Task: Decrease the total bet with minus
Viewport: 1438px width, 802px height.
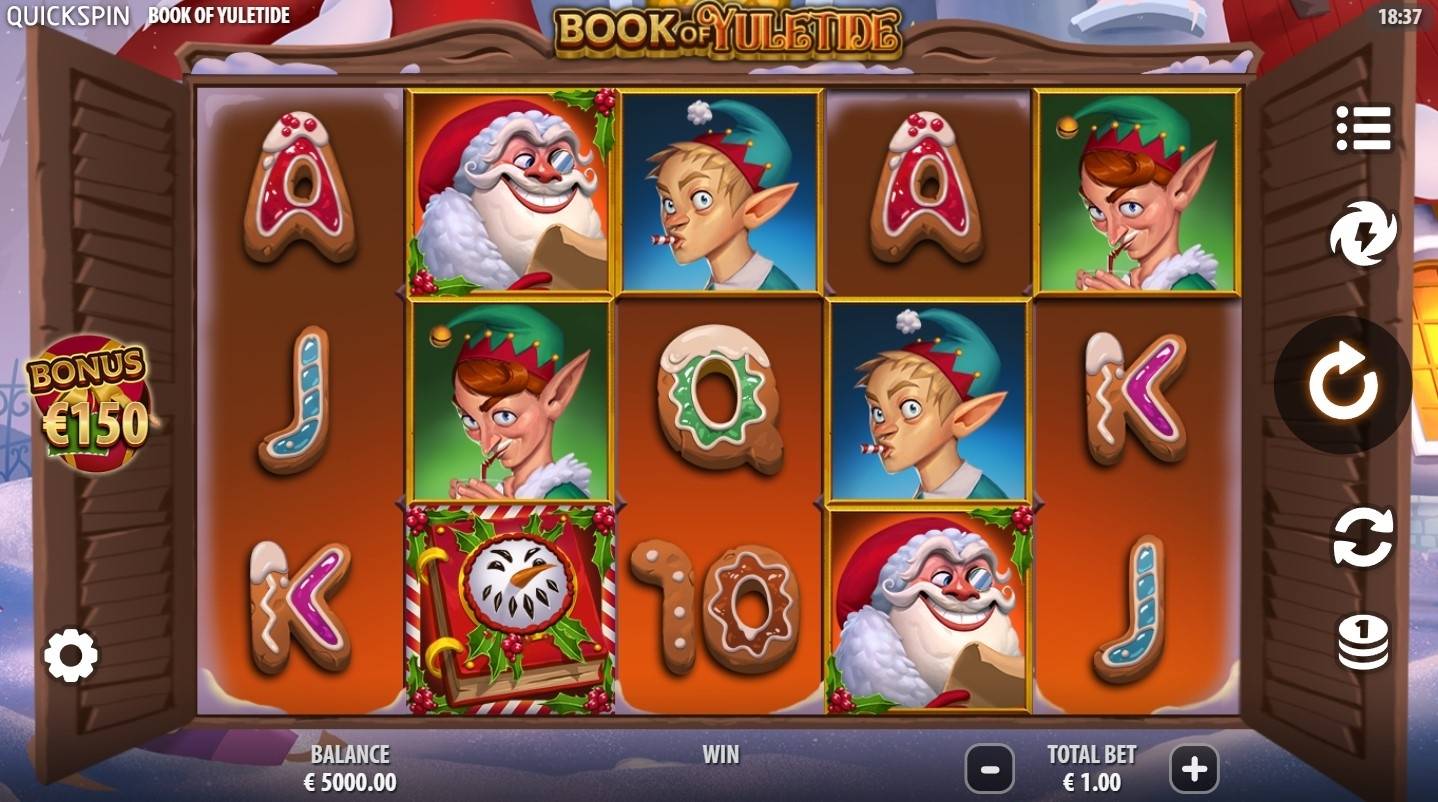Action: click(990, 770)
